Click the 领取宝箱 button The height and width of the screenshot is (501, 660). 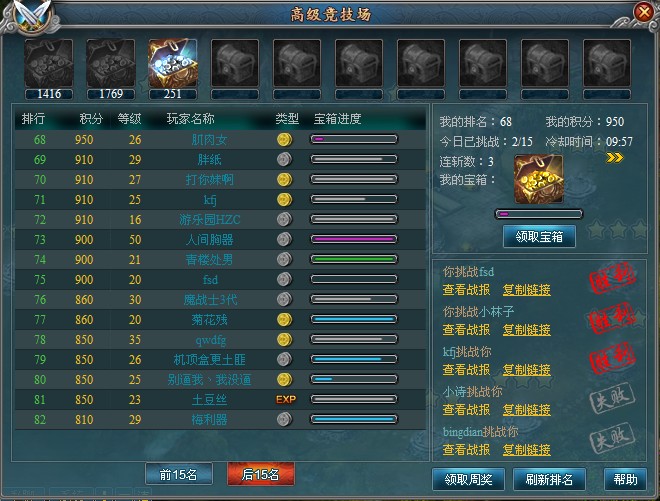coord(539,237)
